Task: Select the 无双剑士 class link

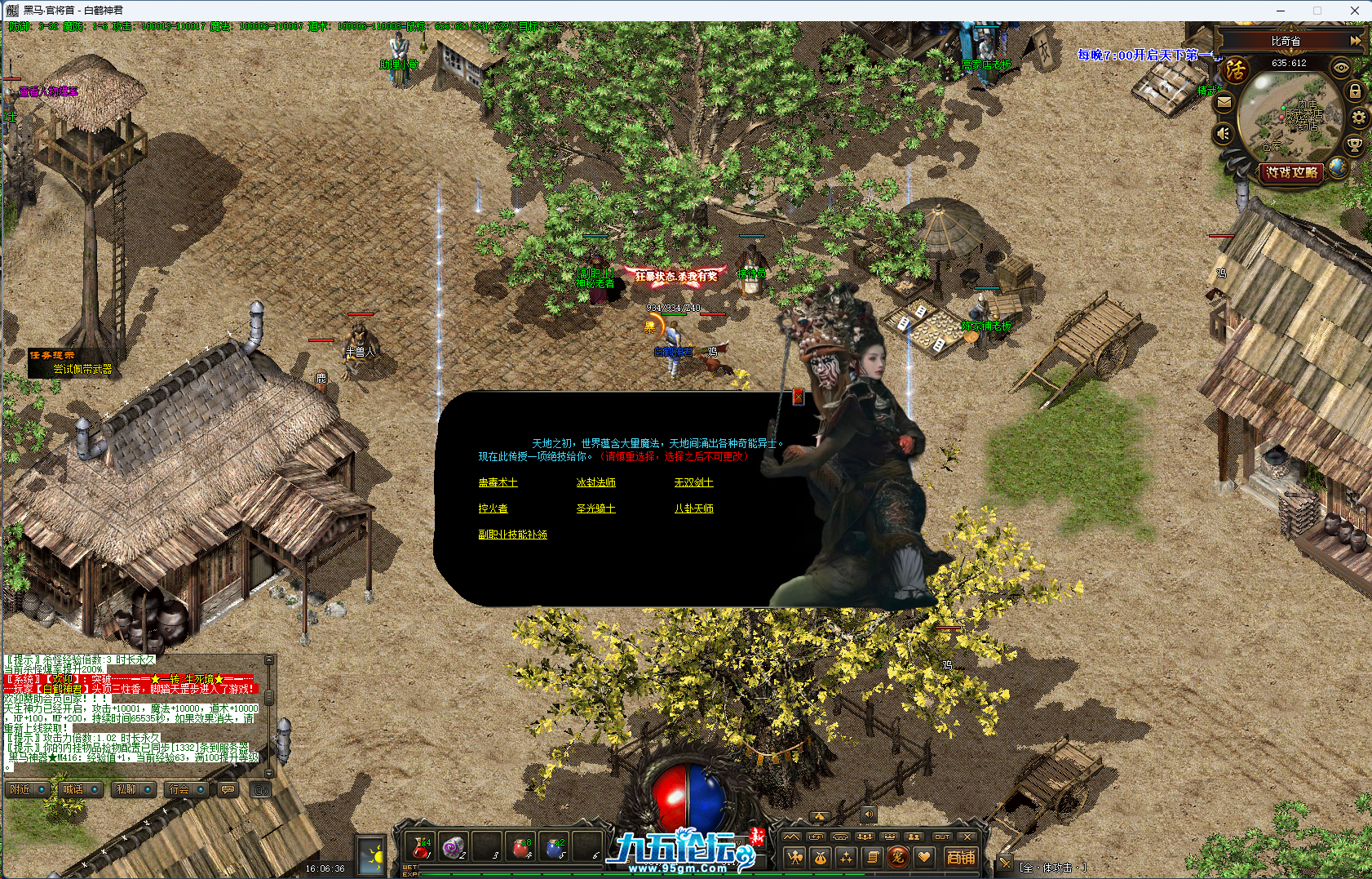Action: (693, 482)
